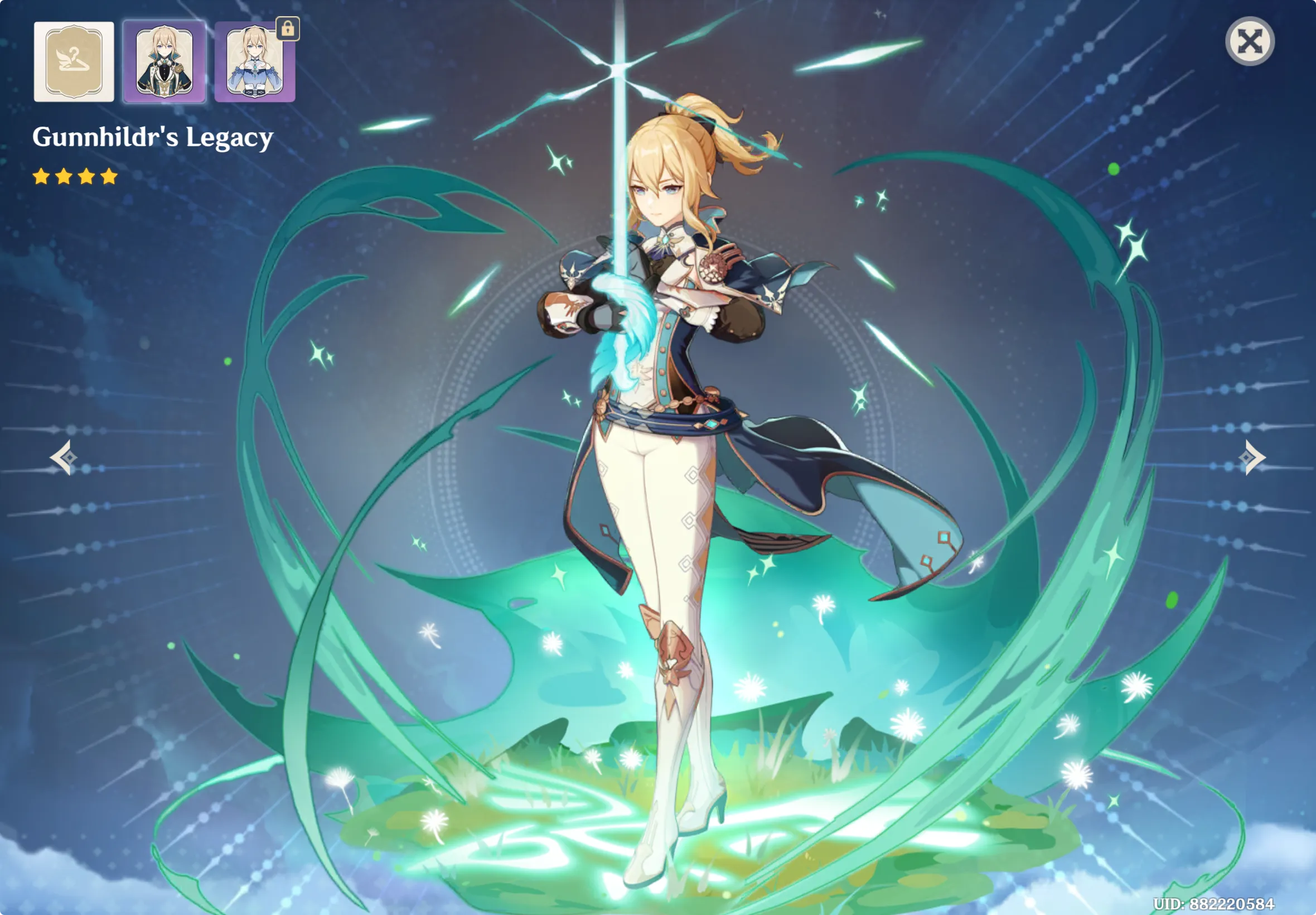The width and height of the screenshot is (1316, 915).
Task: Collapse back to previous view with left chevron
Action: (x=65, y=456)
